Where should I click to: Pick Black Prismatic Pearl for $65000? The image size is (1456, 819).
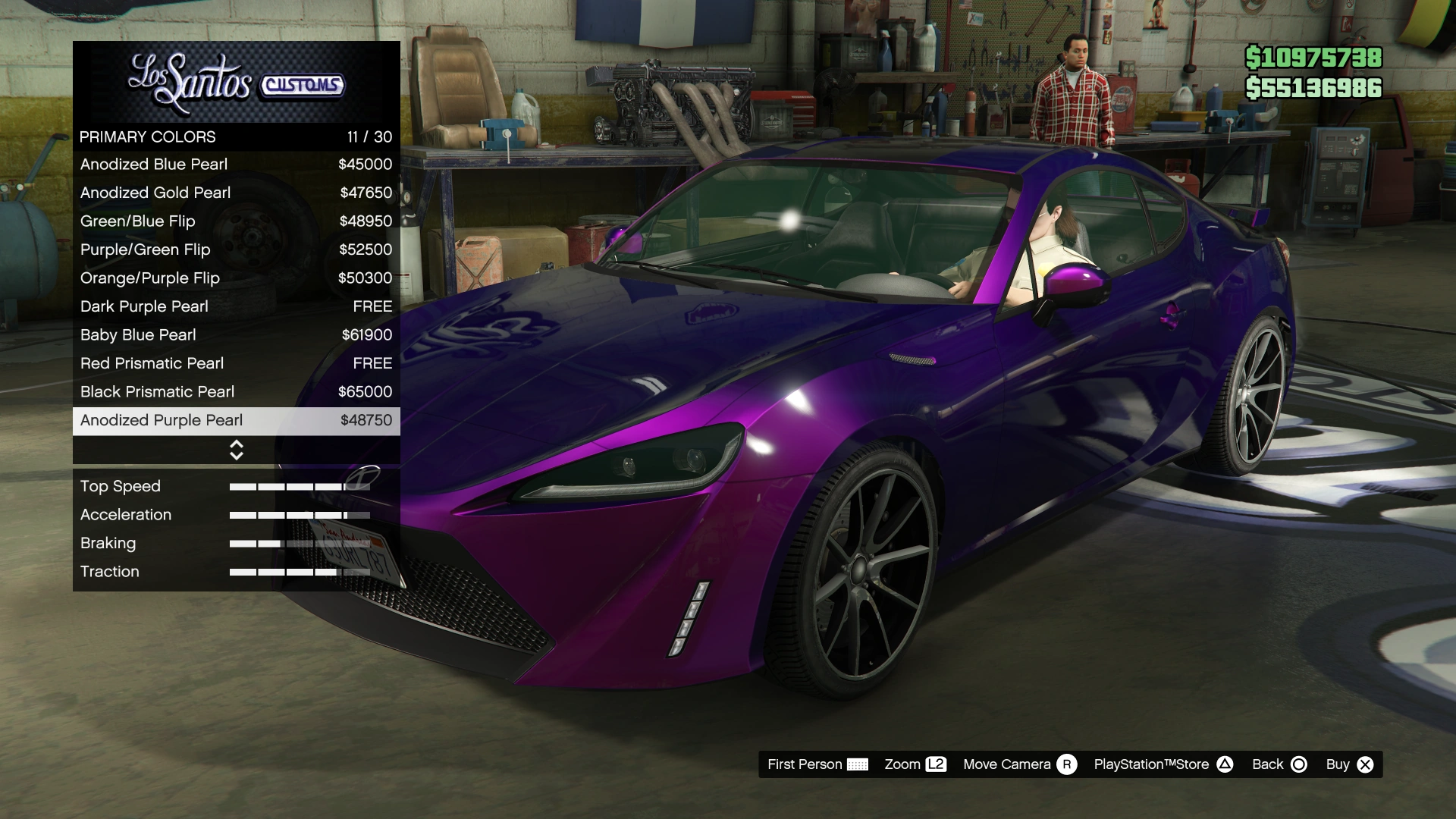click(x=236, y=392)
